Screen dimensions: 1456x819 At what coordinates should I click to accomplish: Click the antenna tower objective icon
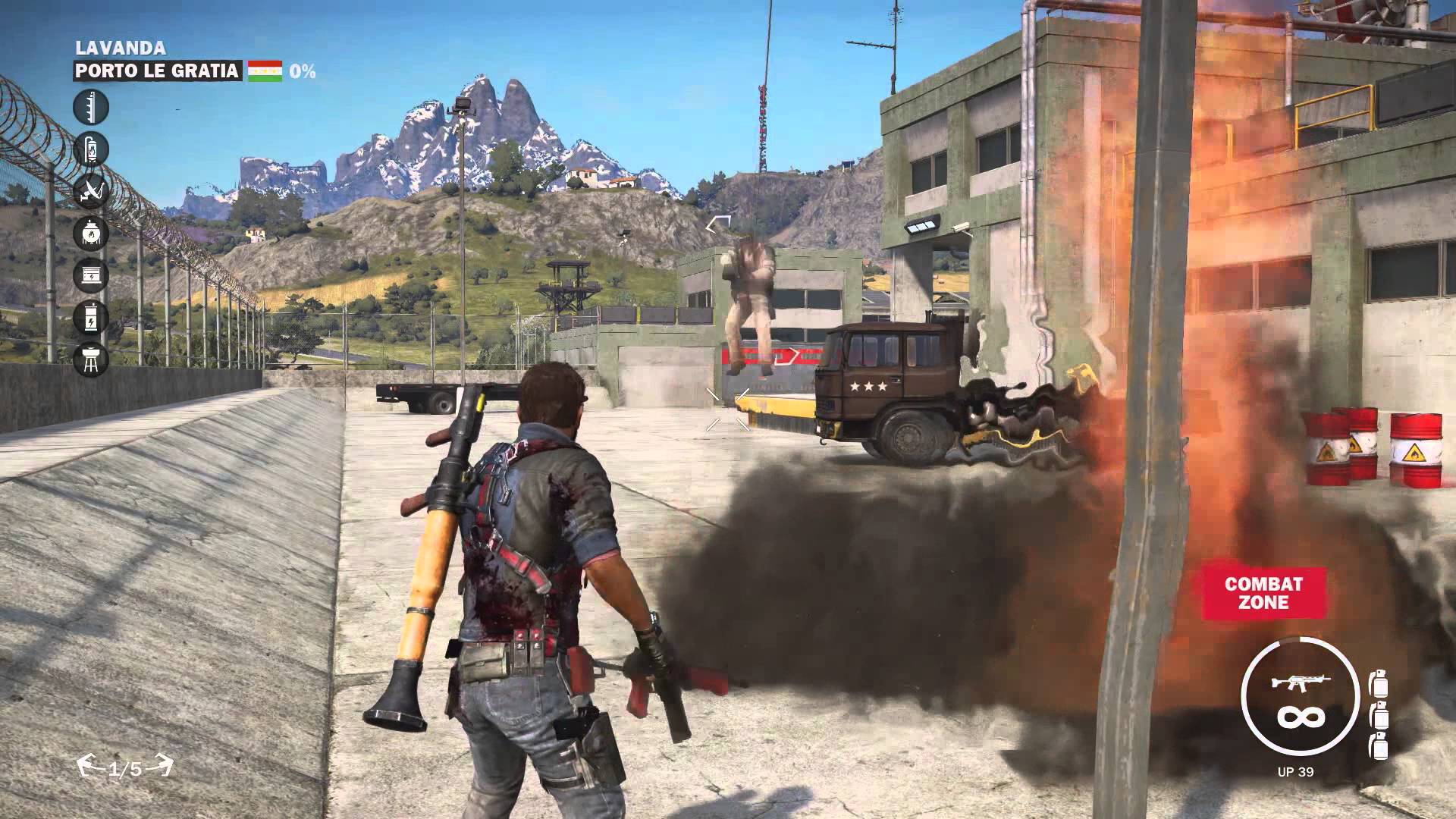[91, 107]
